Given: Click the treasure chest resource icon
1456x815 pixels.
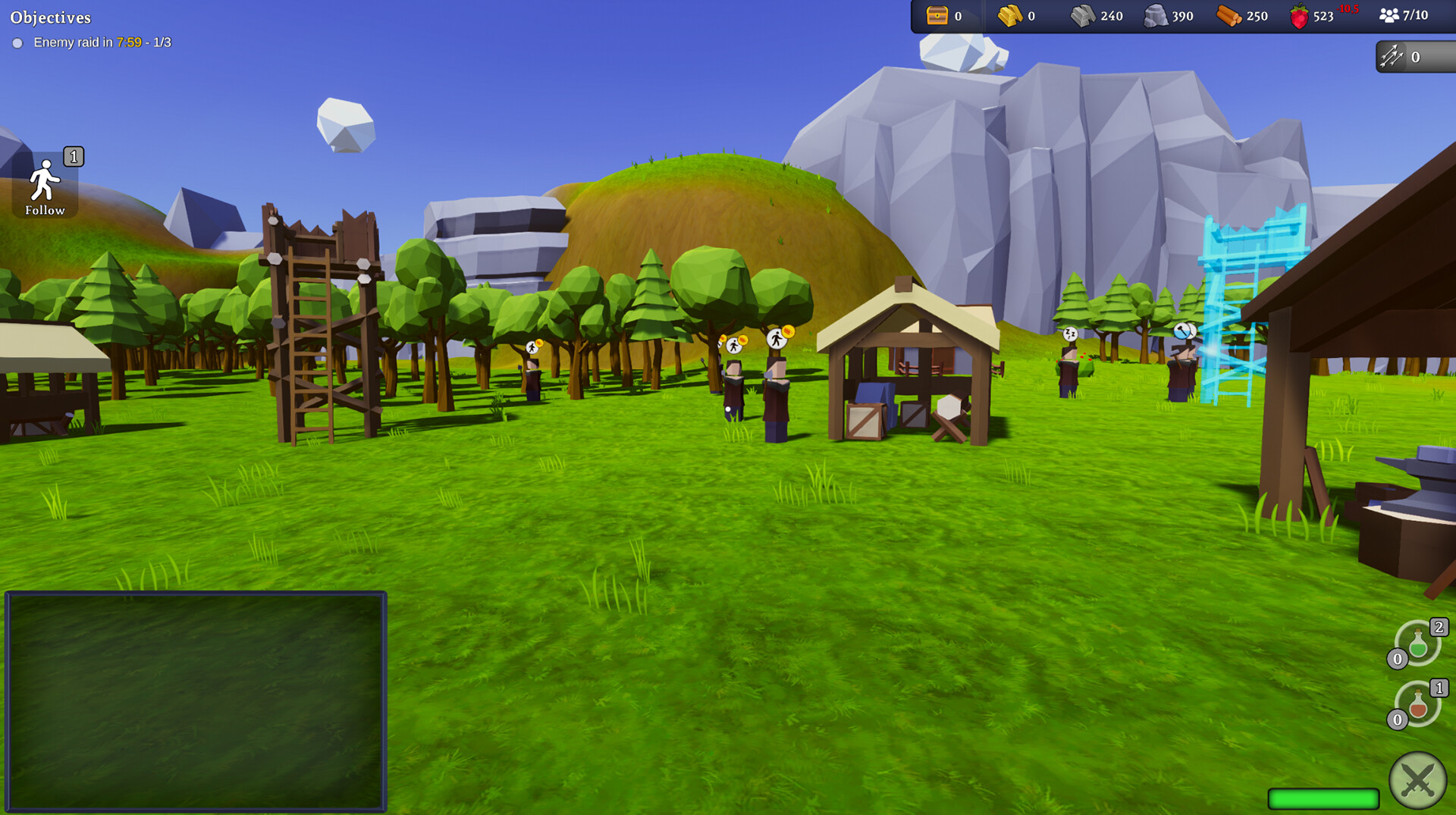Looking at the screenshot, I should (938, 14).
